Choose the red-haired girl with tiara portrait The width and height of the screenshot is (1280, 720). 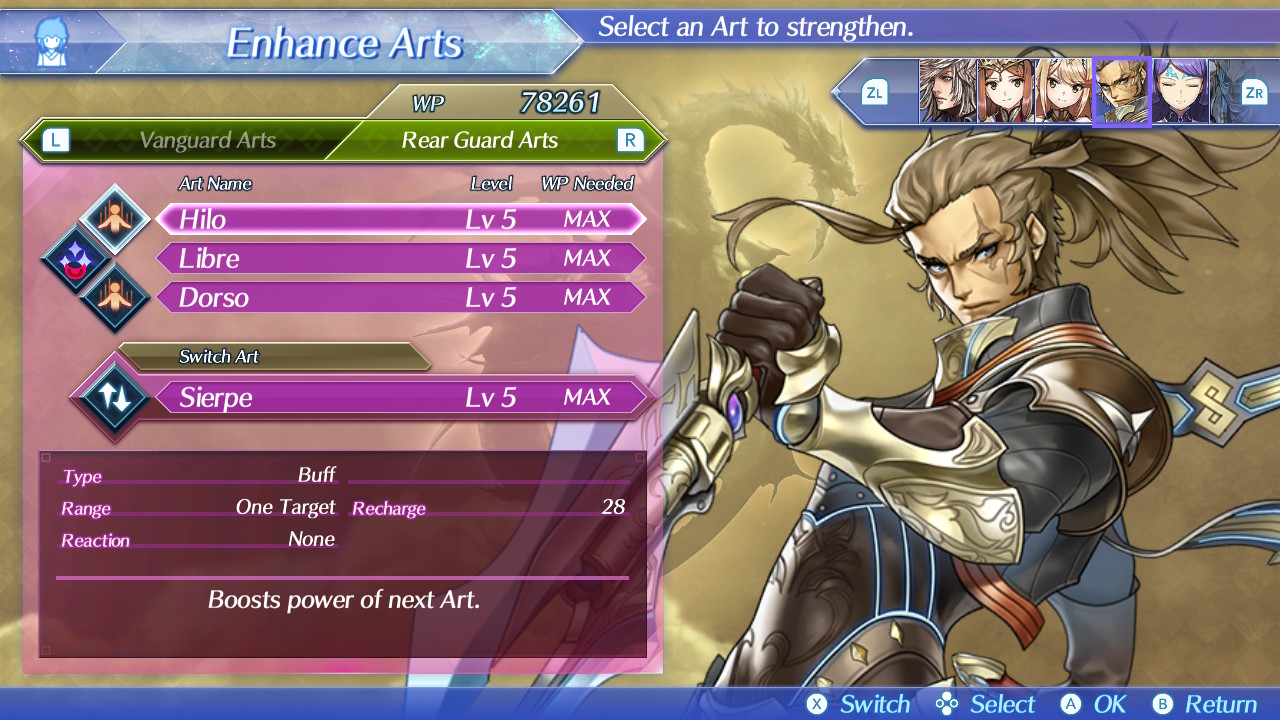tap(1005, 92)
